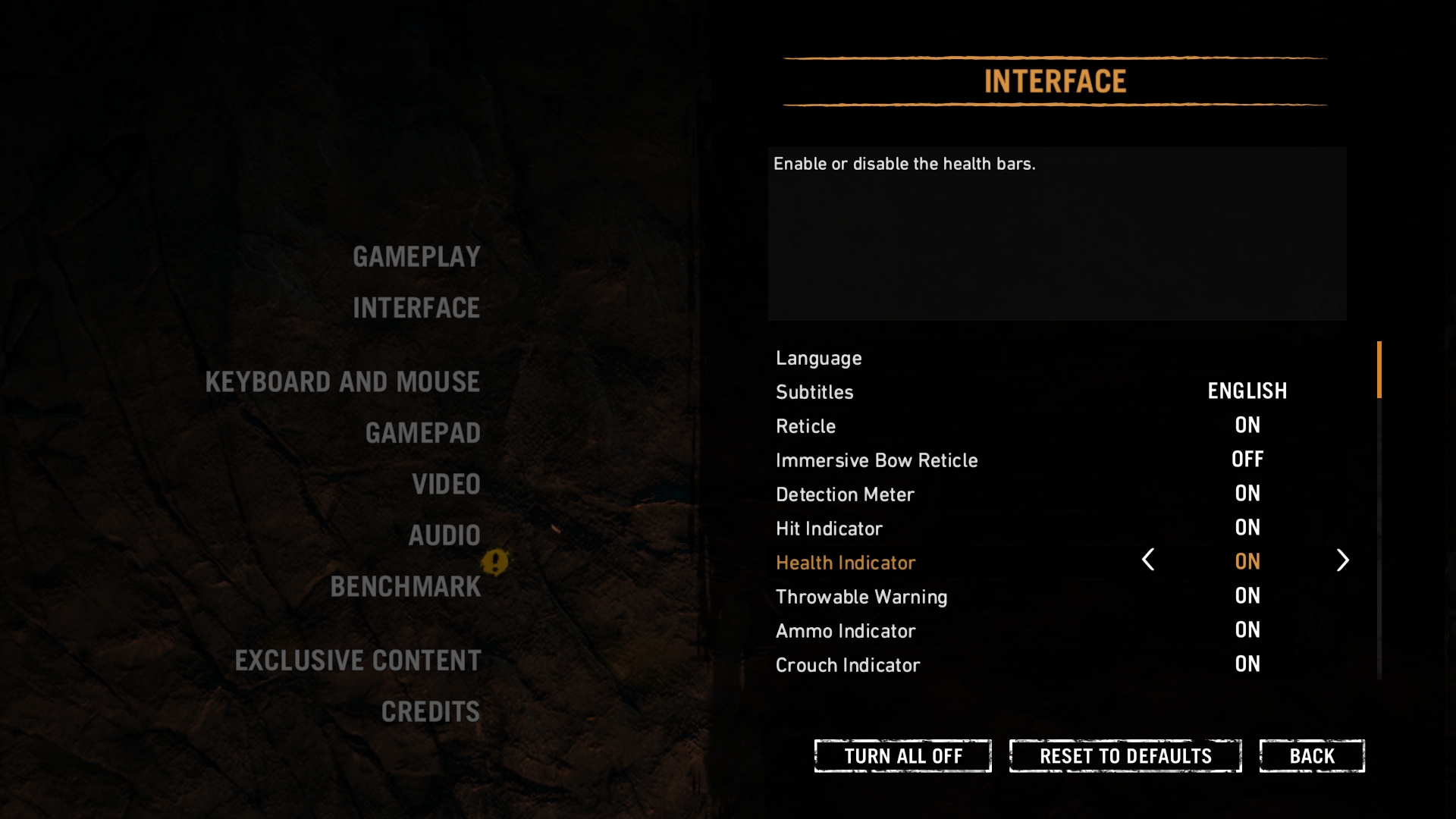Reset interface options to defaults
This screenshot has height=819, width=1456.
[1125, 756]
